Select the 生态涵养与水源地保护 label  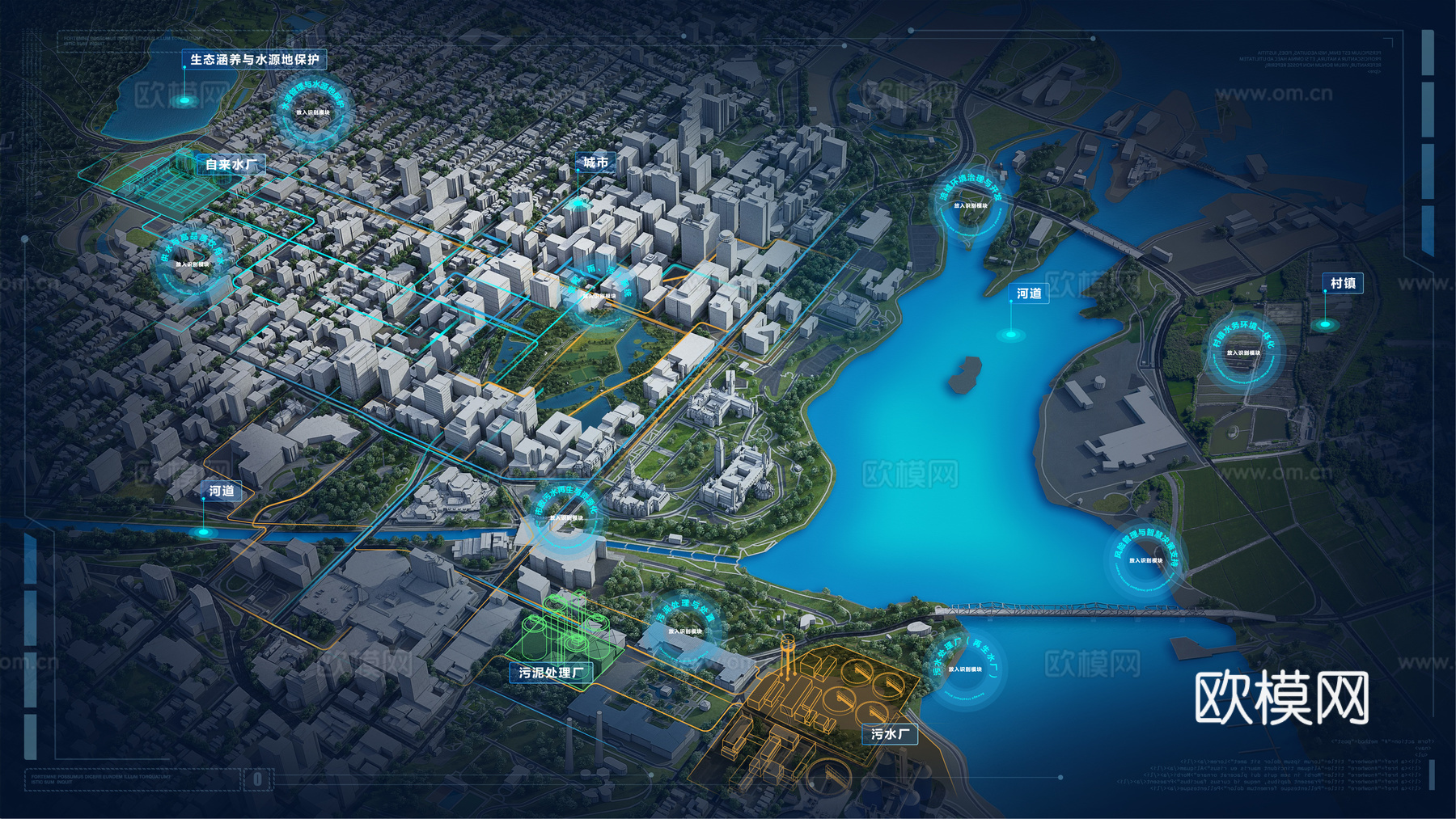(x=254, y=60)
